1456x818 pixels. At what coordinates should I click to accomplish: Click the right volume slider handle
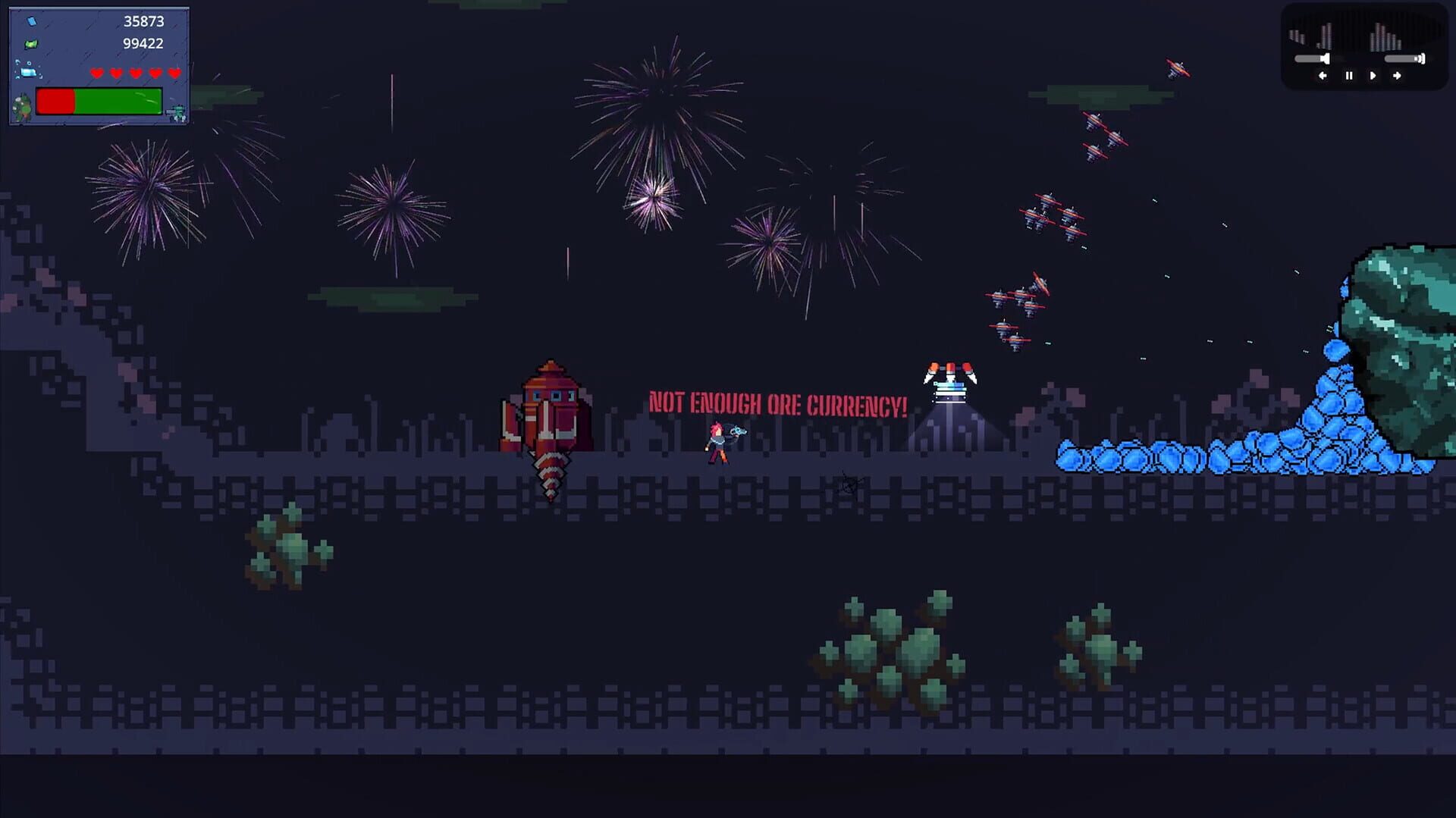(x=1414, y=59)
